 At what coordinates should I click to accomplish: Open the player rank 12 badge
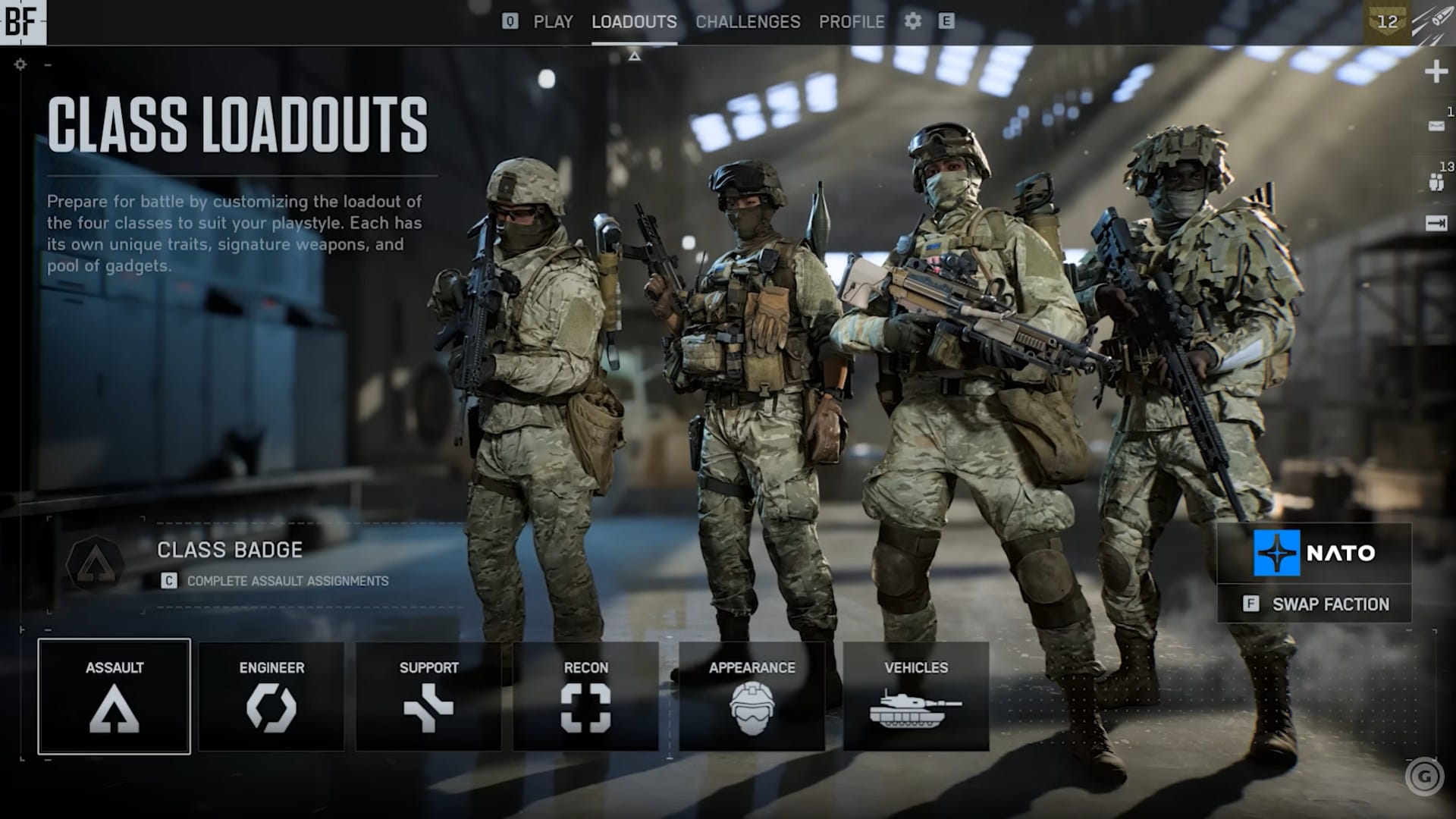point(1387,22)
